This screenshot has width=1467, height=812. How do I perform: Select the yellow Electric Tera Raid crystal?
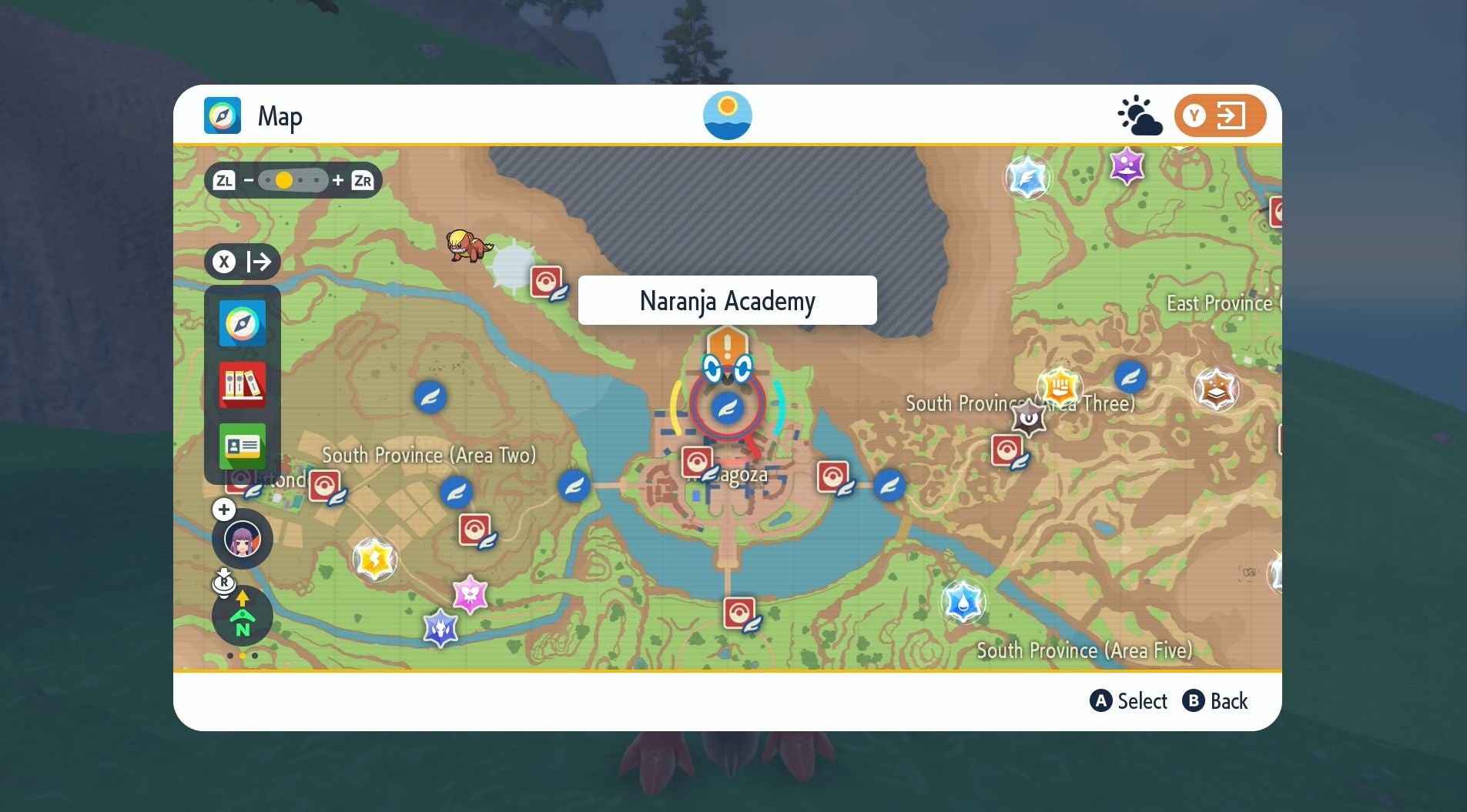374,559
